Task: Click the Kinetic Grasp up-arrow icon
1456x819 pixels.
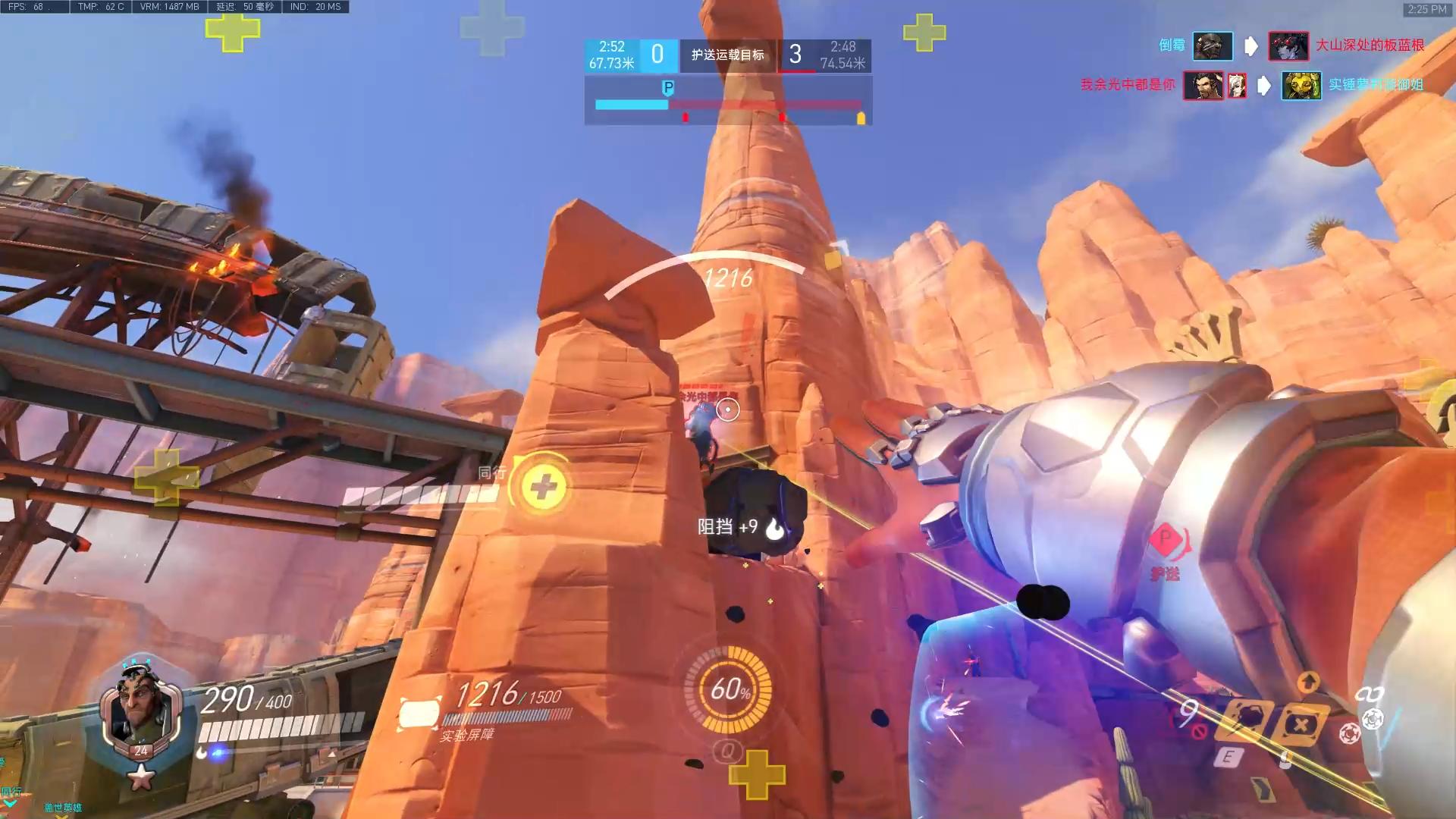Action: 1309,682
